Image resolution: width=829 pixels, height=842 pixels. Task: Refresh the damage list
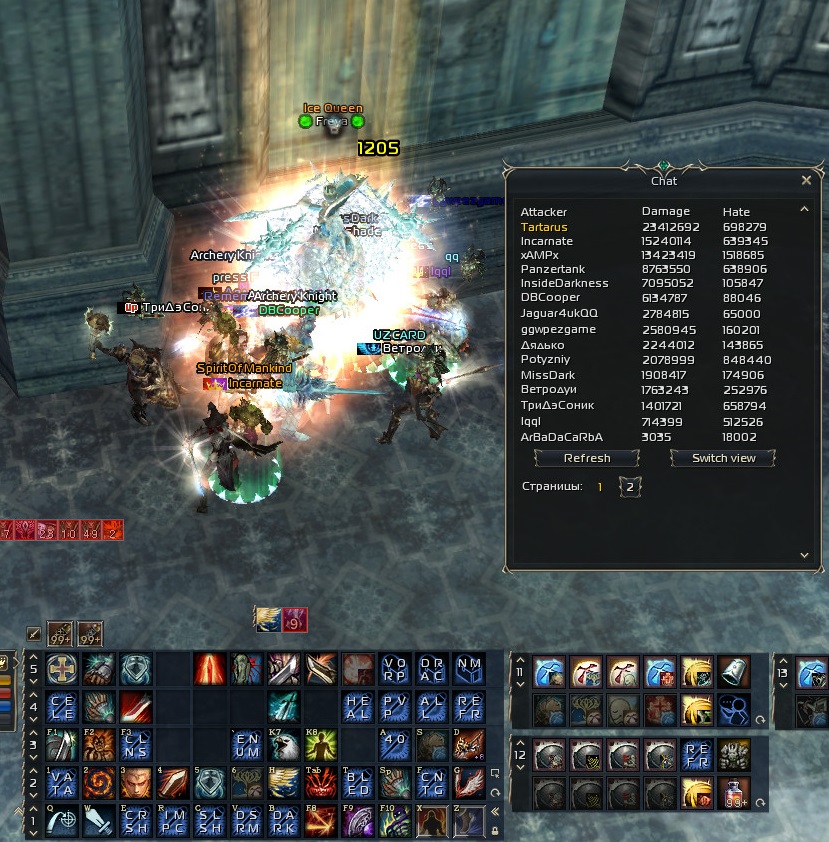click(x=587, y=458)
